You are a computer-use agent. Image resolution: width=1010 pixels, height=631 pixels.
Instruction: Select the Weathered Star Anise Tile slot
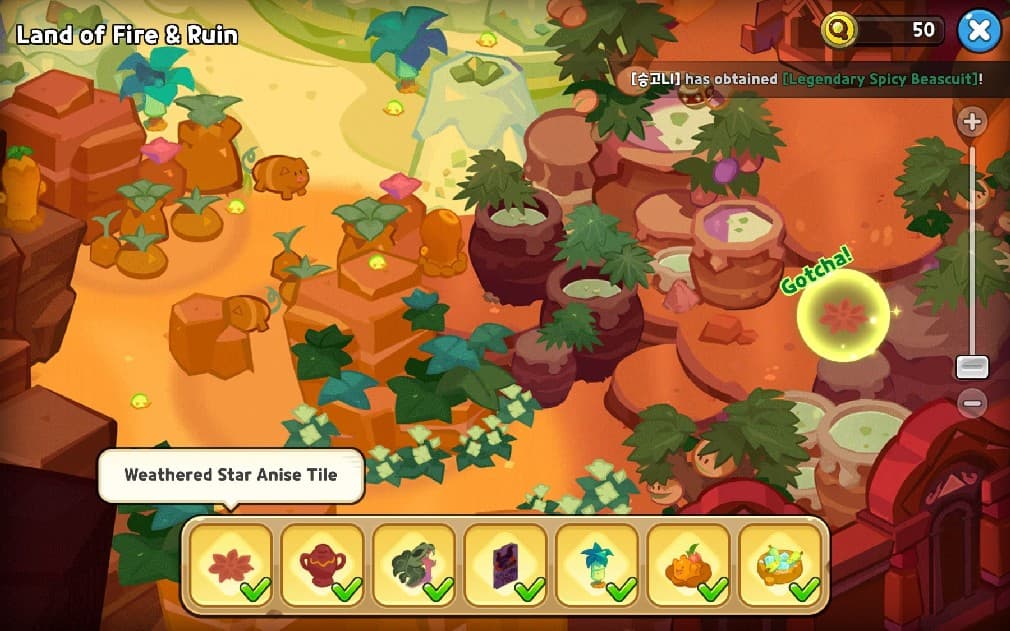pos(230,565)
